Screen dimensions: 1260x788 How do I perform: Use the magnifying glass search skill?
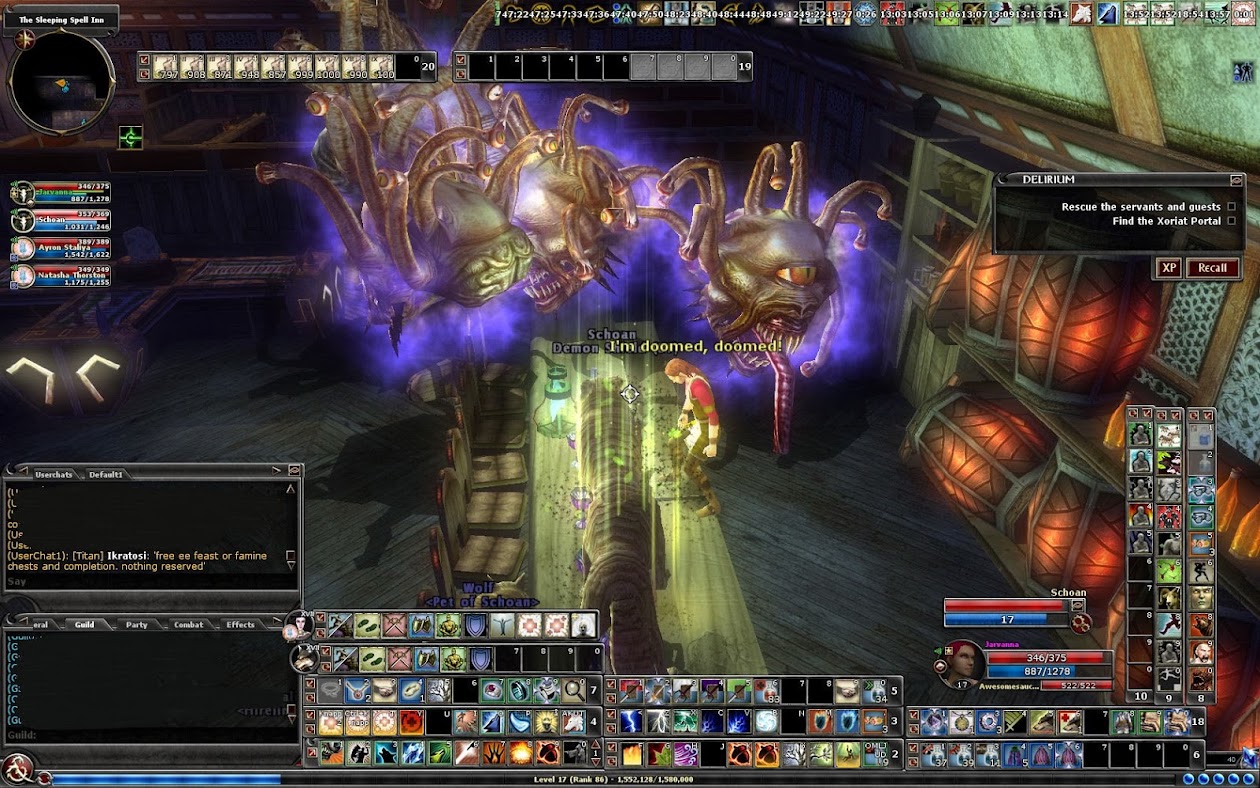[574, 690]
